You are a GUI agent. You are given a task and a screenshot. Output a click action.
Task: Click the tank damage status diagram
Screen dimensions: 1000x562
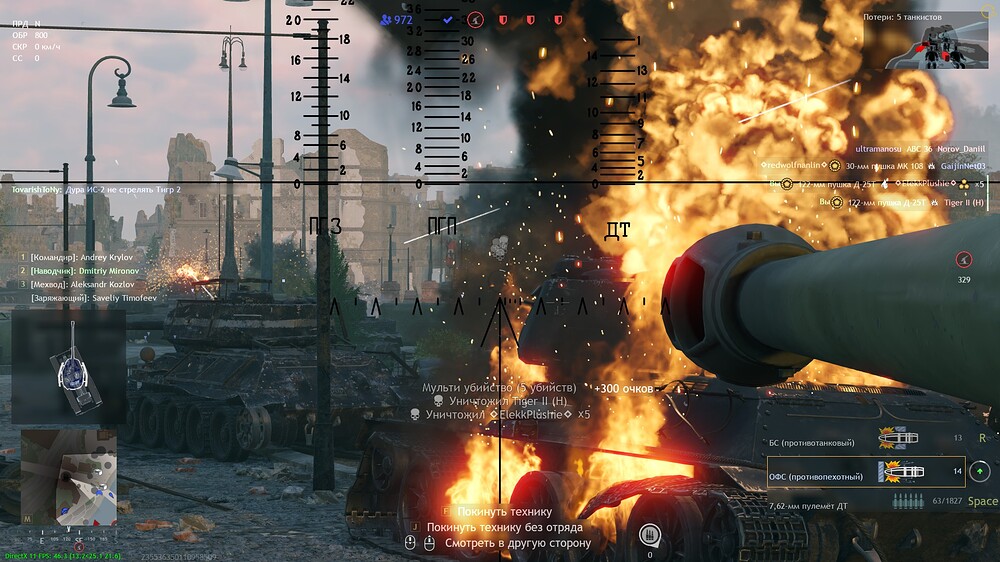coord(69,365)
